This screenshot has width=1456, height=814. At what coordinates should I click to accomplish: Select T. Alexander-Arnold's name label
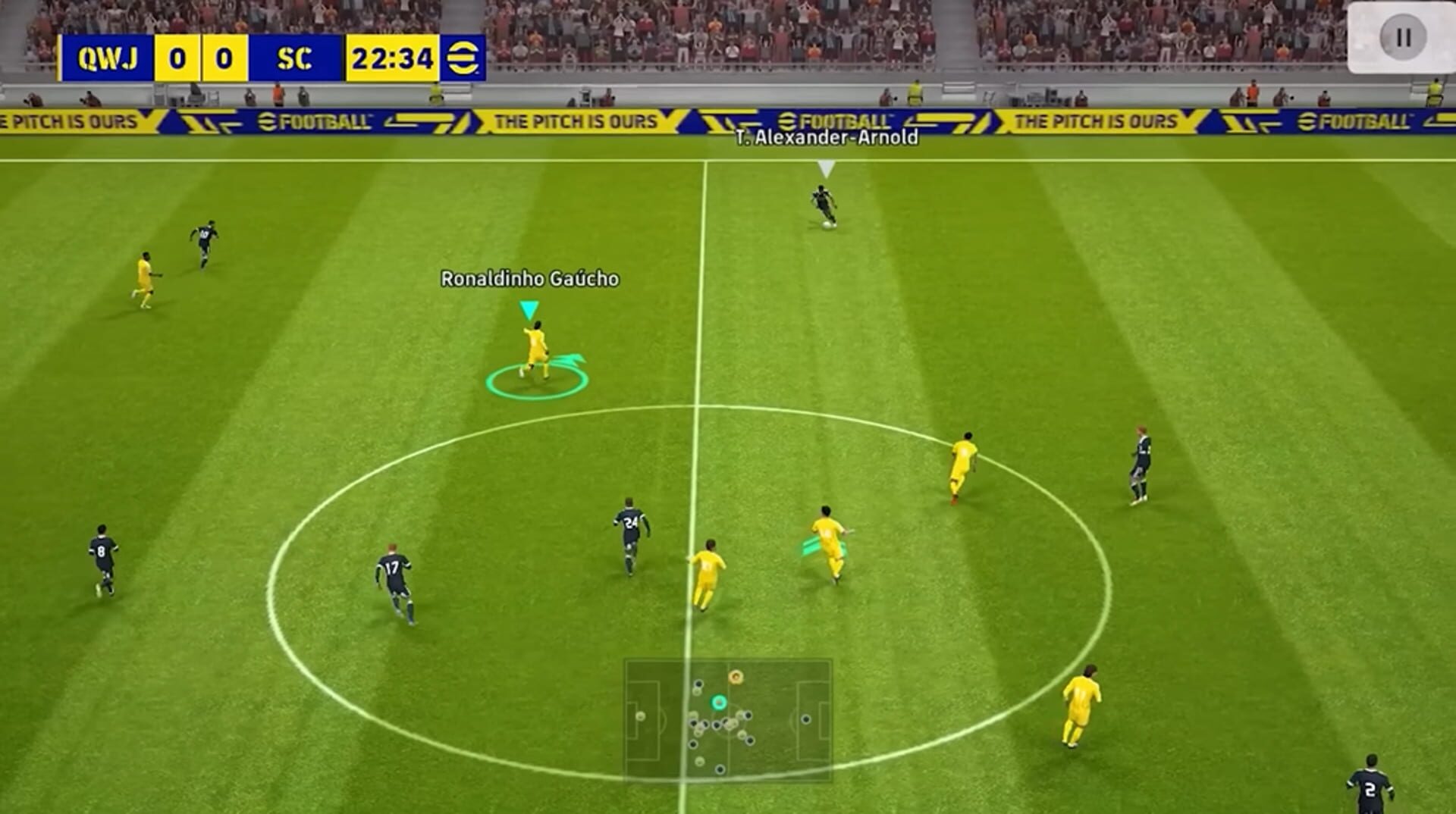click(826, 139)
